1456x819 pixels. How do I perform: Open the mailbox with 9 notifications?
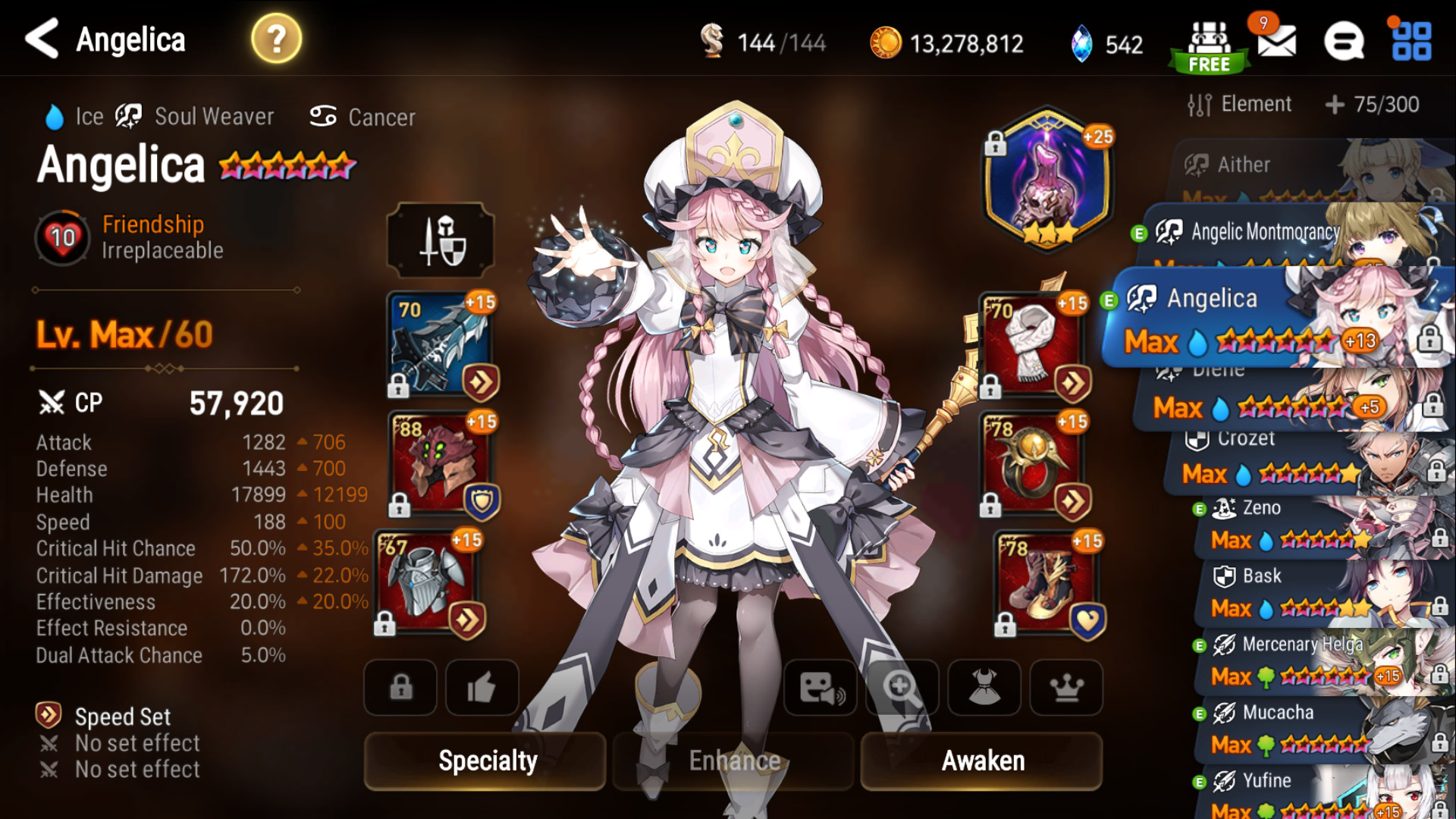point(1276,42)
